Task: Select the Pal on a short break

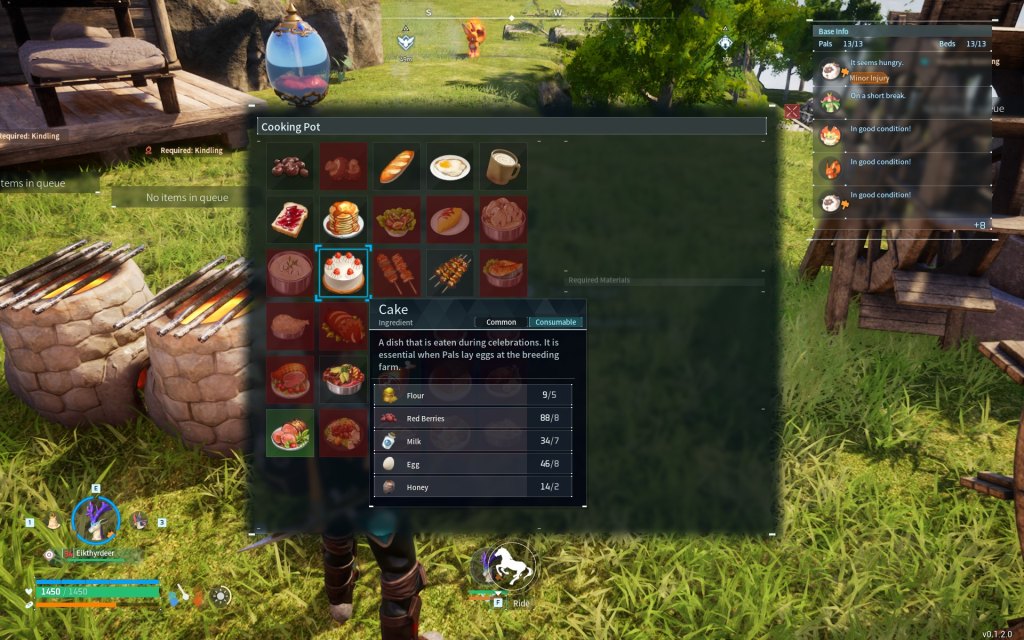Action: pos(900,102)
